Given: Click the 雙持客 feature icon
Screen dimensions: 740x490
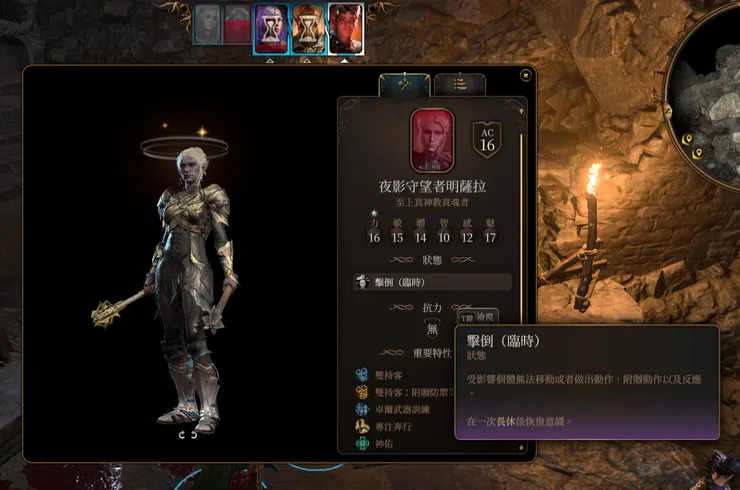Looking at the screenshot, I should (361, 375).
